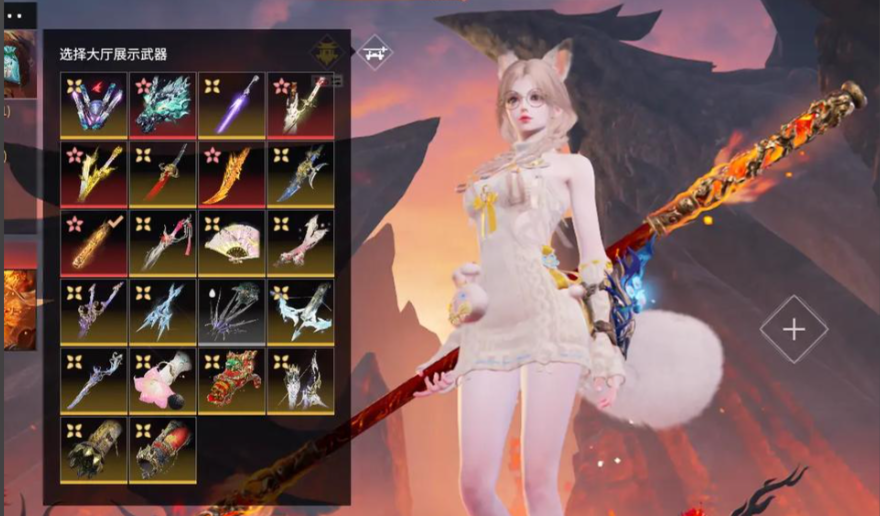Choose the teal dragon head weapon

click(x=163, y=104)
